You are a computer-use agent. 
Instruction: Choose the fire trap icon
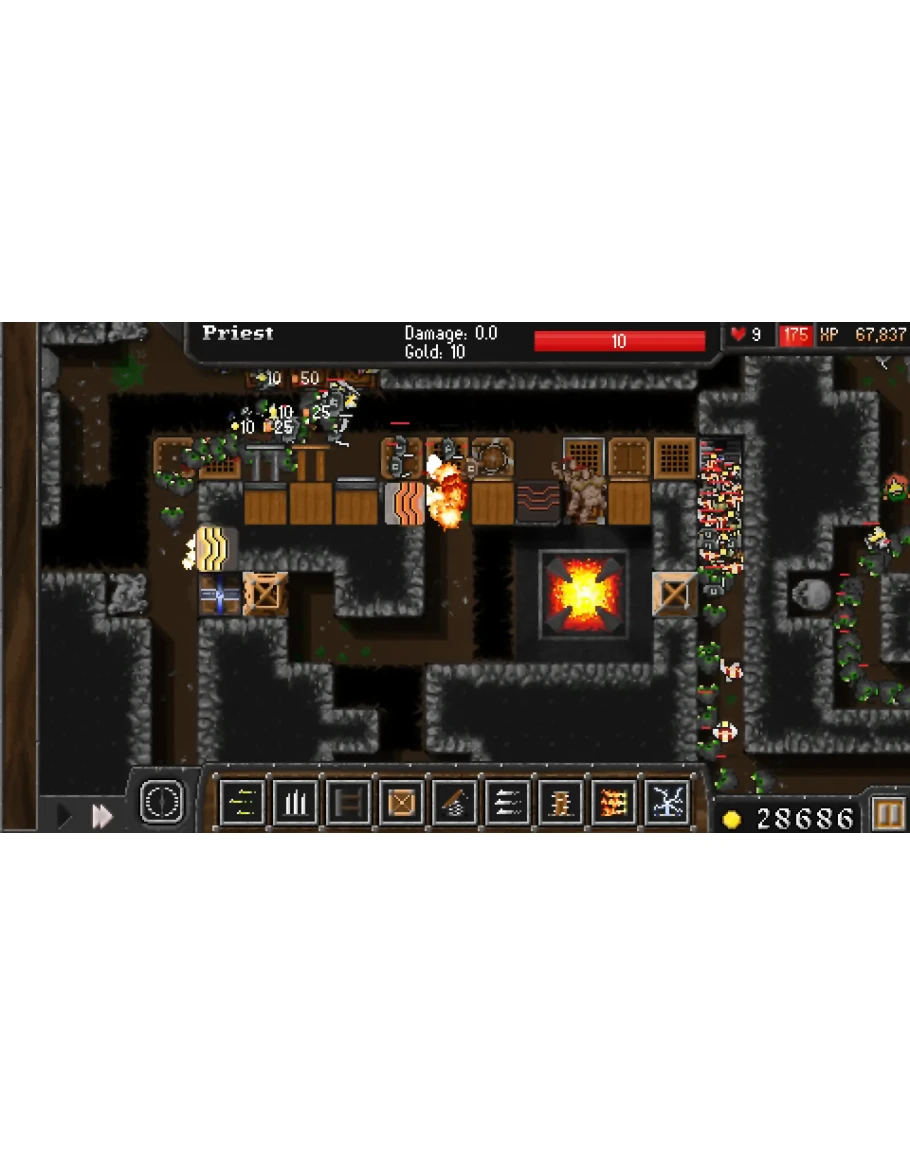point(613,802)
